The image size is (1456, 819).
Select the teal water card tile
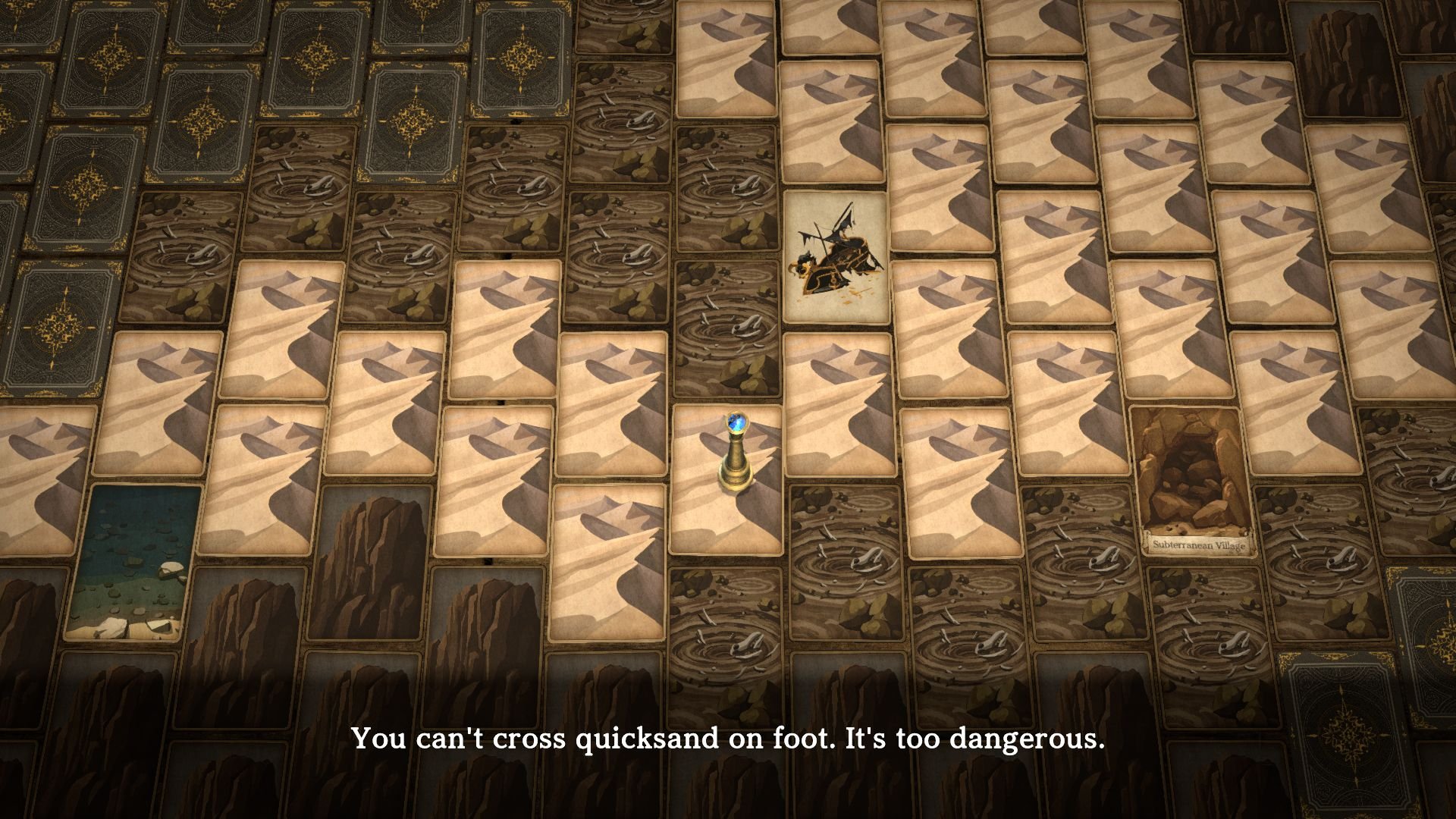pyautogui.click(x=133, y=561)
